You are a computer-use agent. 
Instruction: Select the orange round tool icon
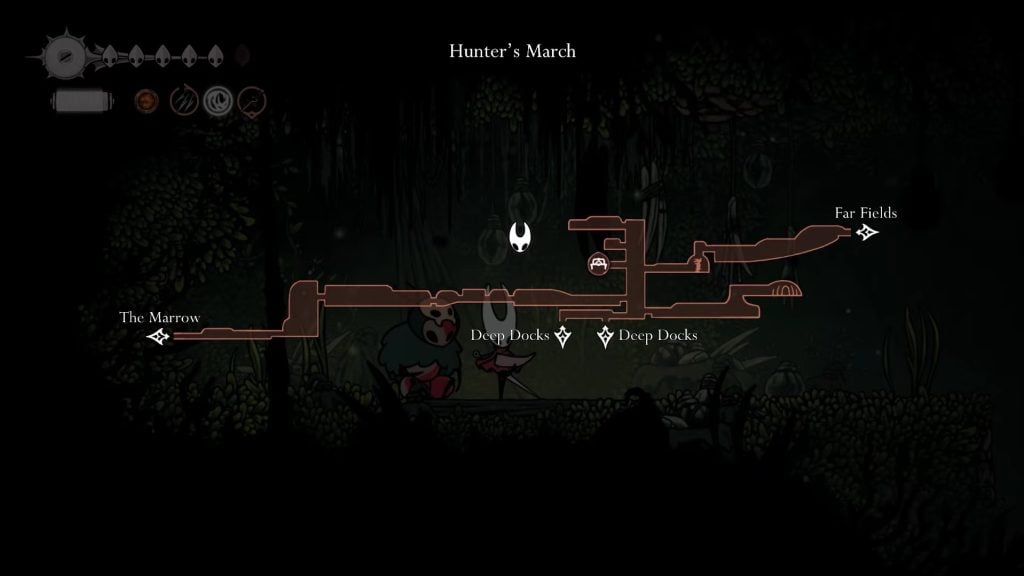pyautogui.click(x=147, y=100)
